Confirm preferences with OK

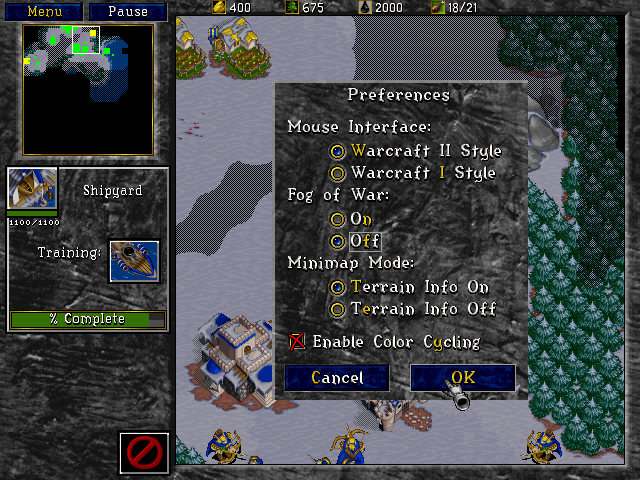(x=463, y=378)
